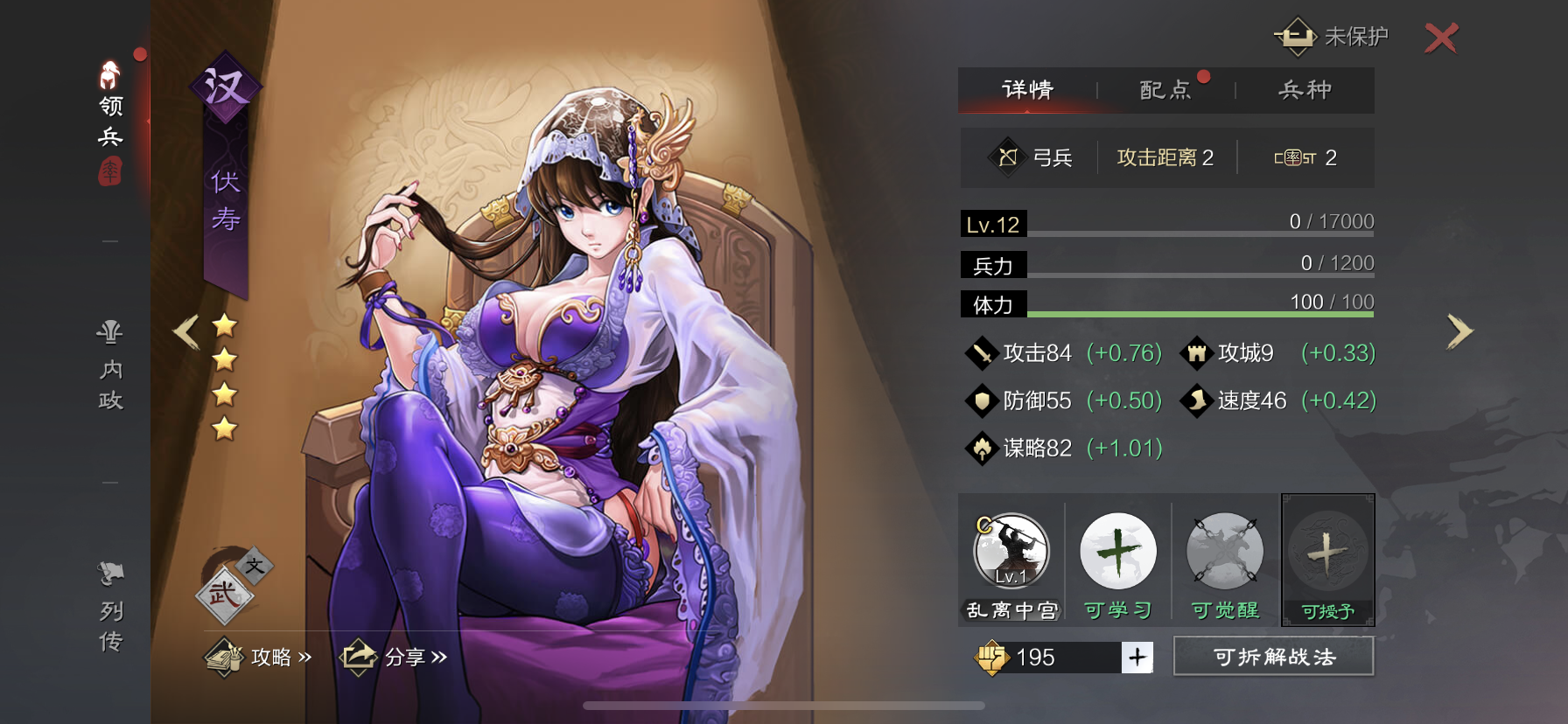Select the 可授予 skill slot plus icon
Image resolution: width=1568 pixels, height=724 pixels.
pyautogui.click(x=1328, y=553)
